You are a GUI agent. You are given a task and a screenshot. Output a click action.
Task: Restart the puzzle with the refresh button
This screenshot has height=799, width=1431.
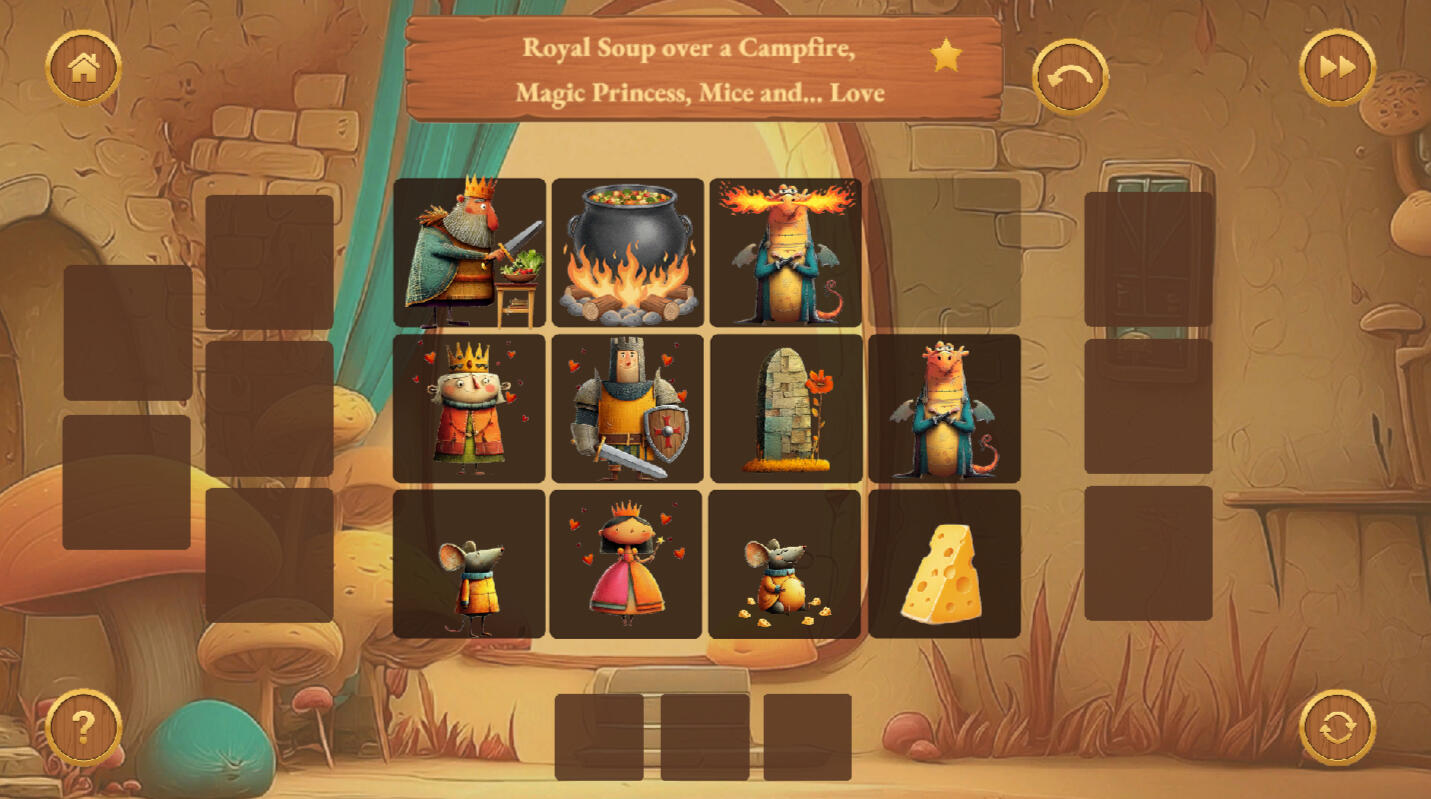(x=1337, y=727)
